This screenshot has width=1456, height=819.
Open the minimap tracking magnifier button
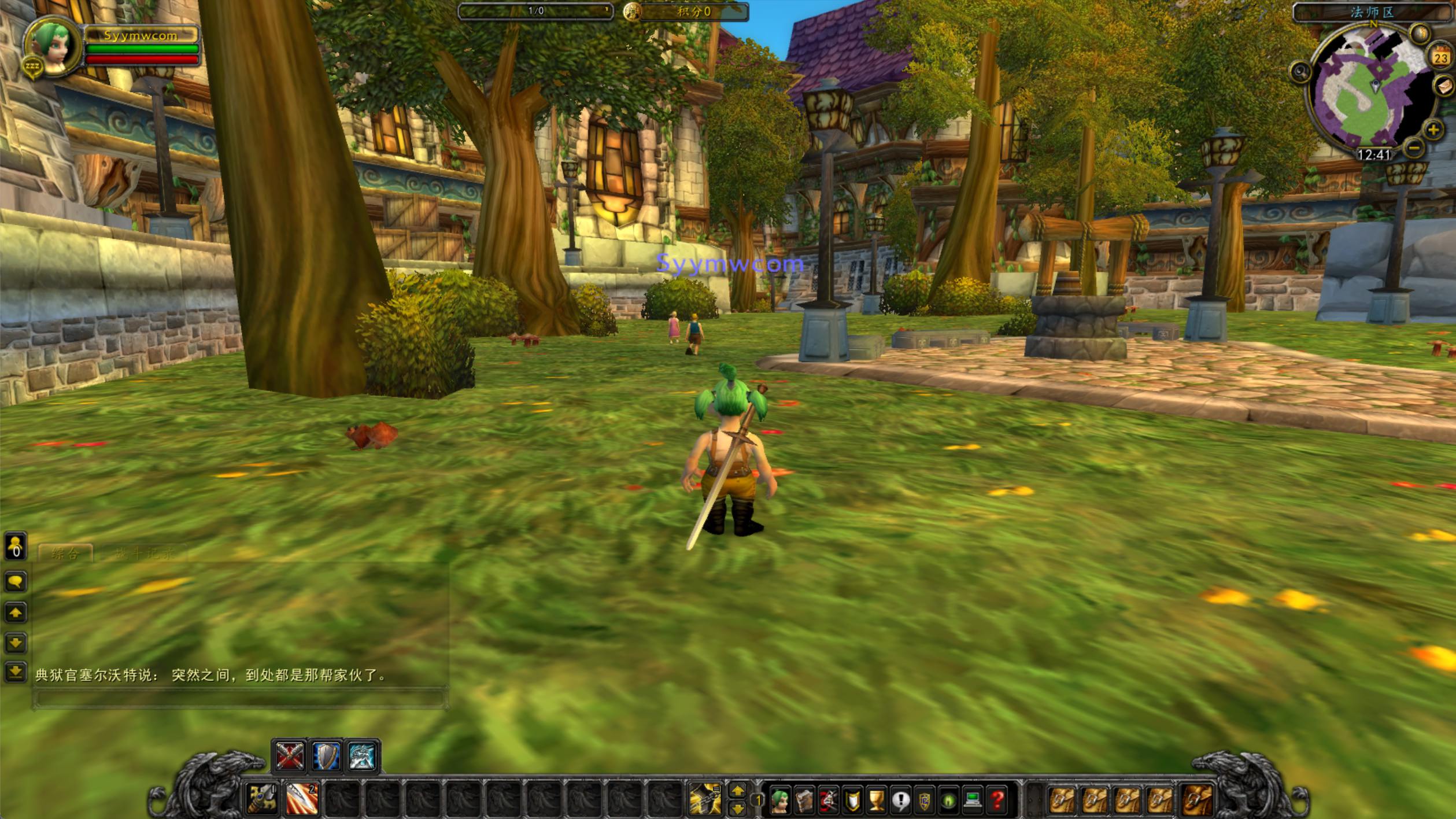(x=1300, y=72)
